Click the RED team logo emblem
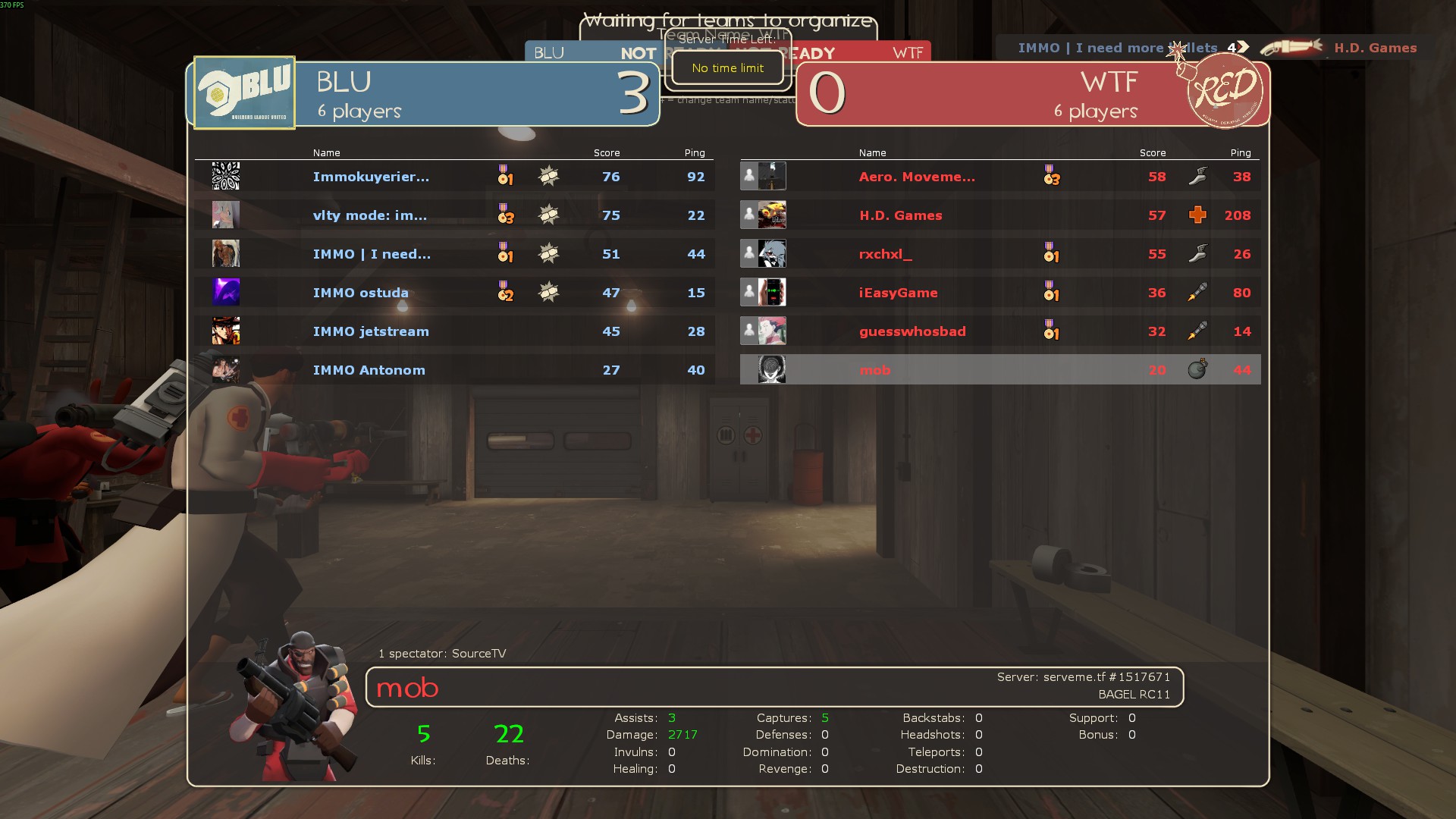The width and height of the screenshot is (1456, 819). click(x=1224, y=91)
